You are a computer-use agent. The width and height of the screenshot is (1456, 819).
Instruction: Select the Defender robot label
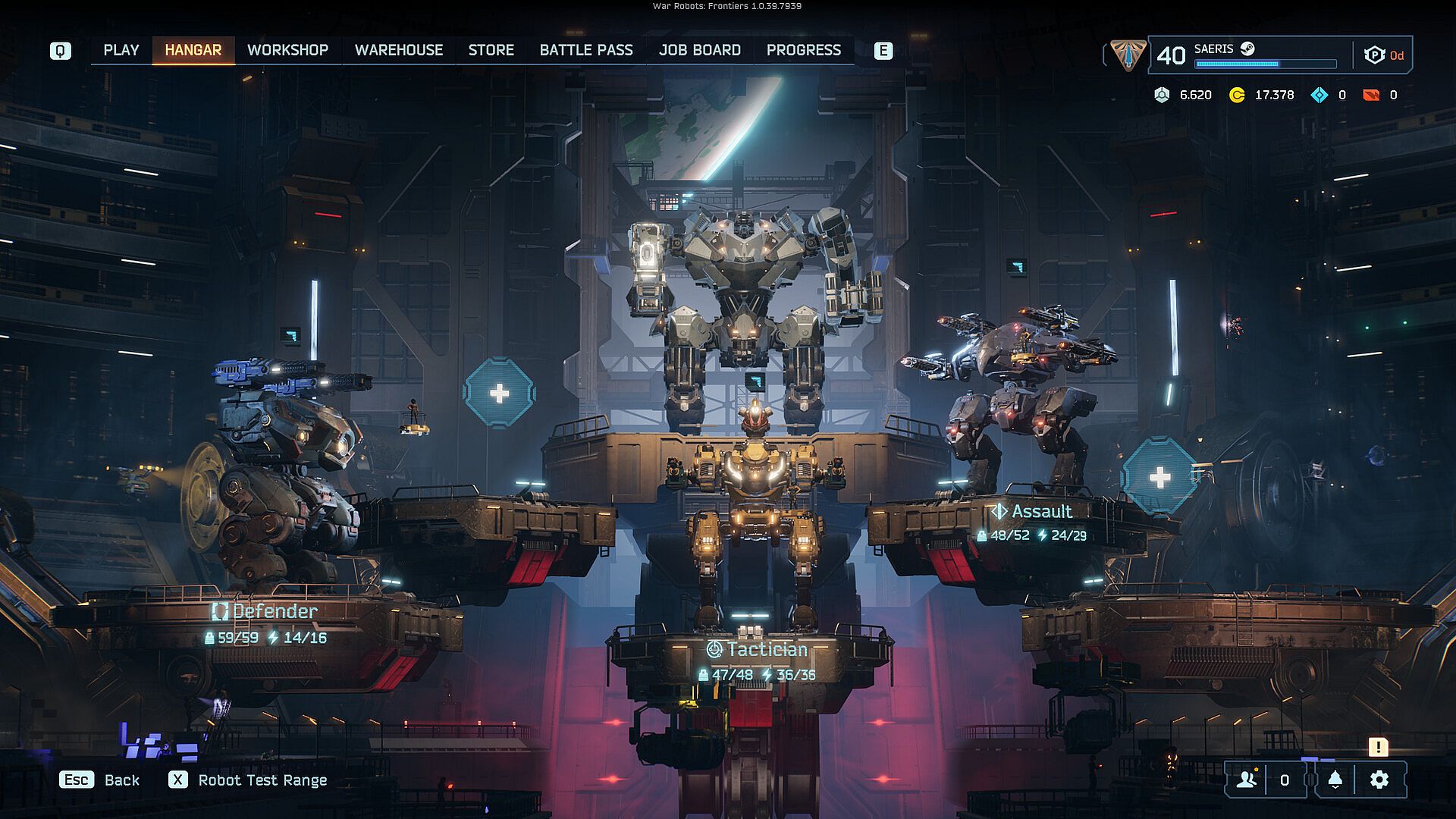coord(265,611)
